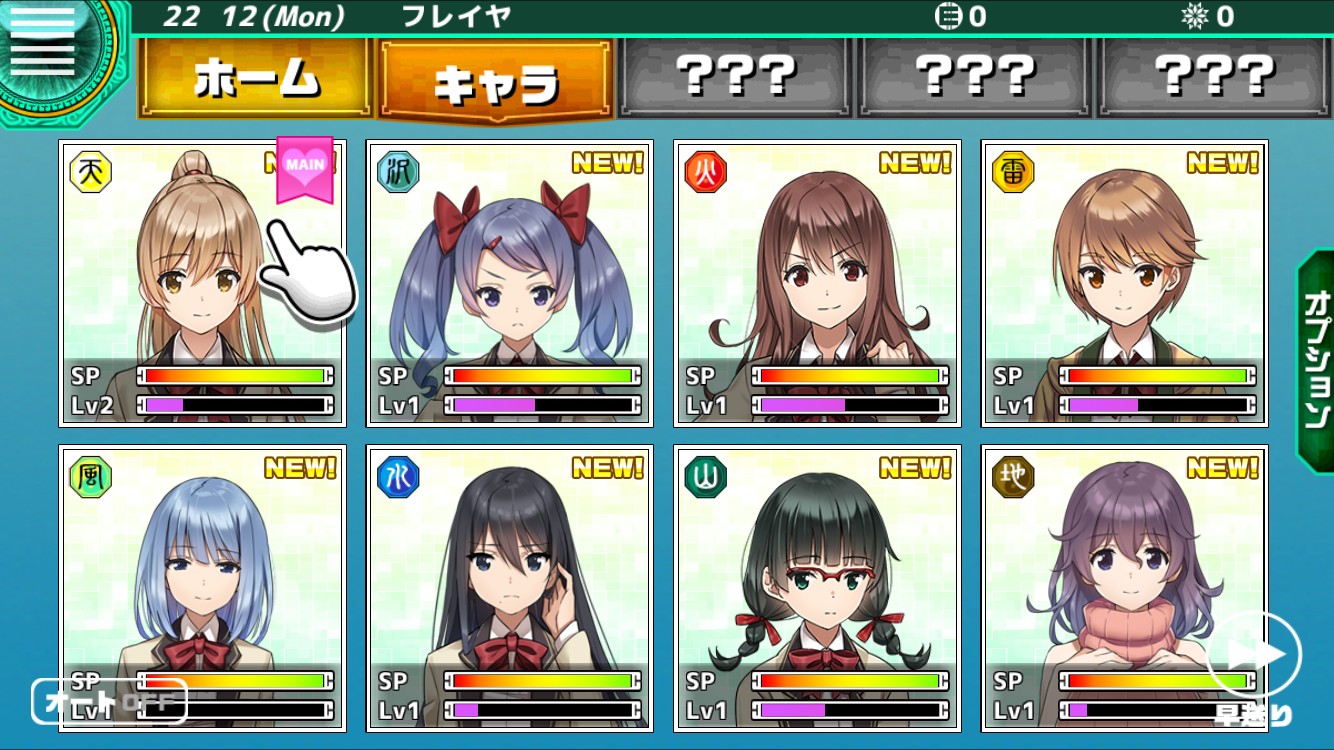
Task: Open the オプション side tab
Action: click(x=1315, y=360)
